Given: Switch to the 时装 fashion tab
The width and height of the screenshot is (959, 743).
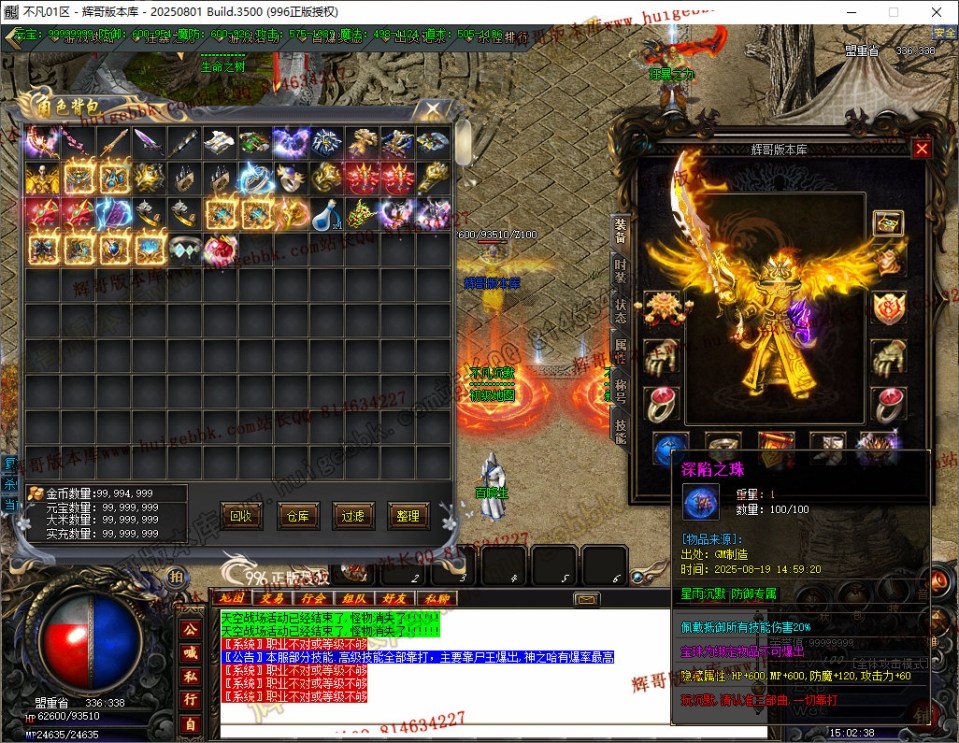Looking at the screenshot, I should (x=620, y=270).
